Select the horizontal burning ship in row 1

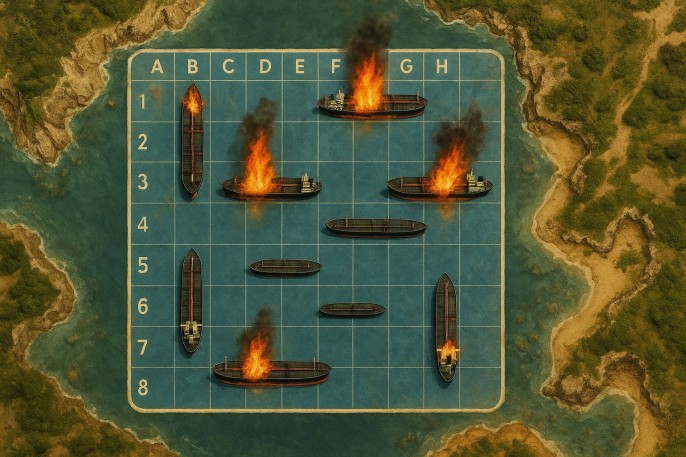(x=372, y=104)
